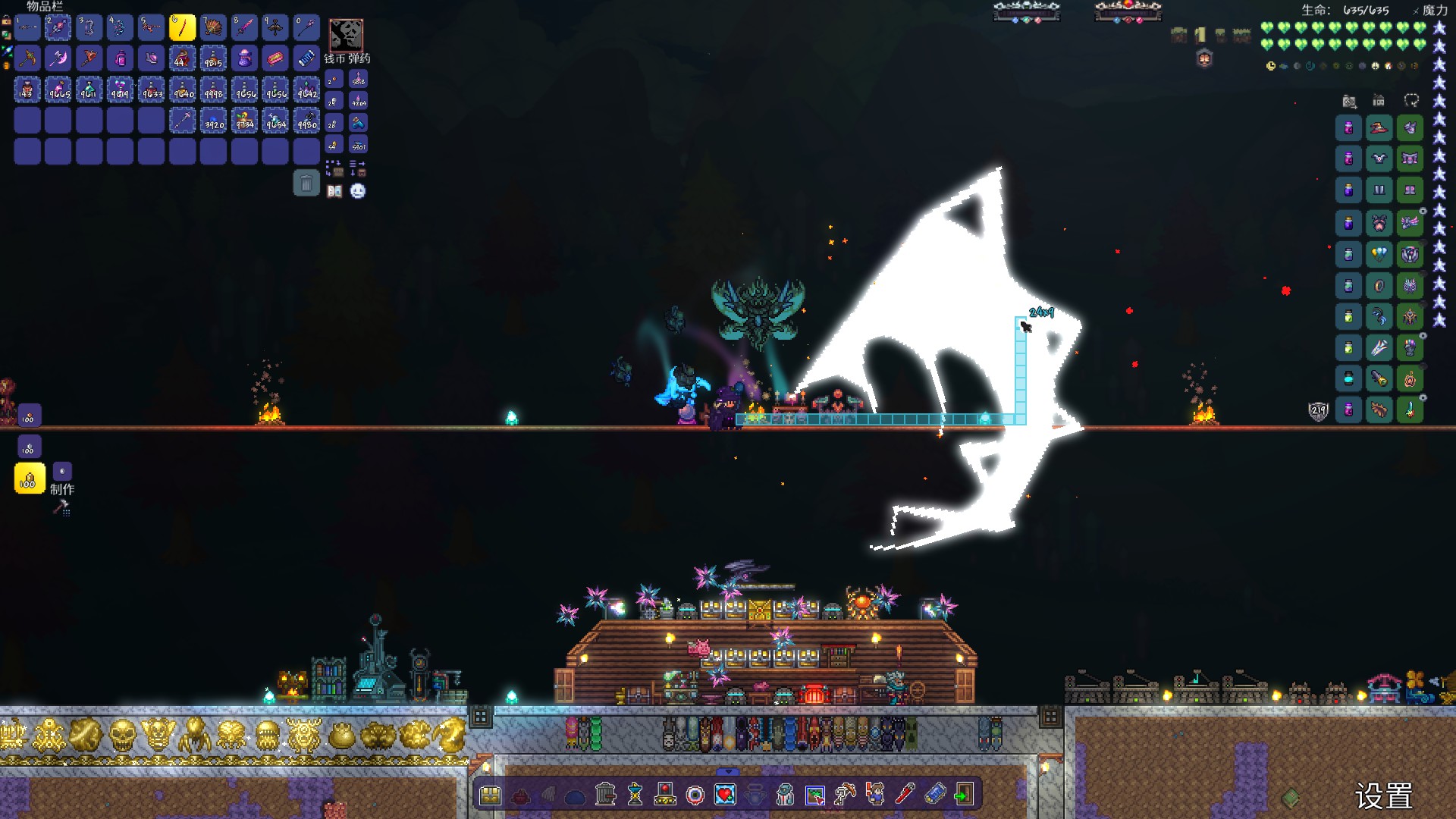The image size is (1456, 819).
Task: Click the green arrow door toolbar button
Action: click(964, 795)
